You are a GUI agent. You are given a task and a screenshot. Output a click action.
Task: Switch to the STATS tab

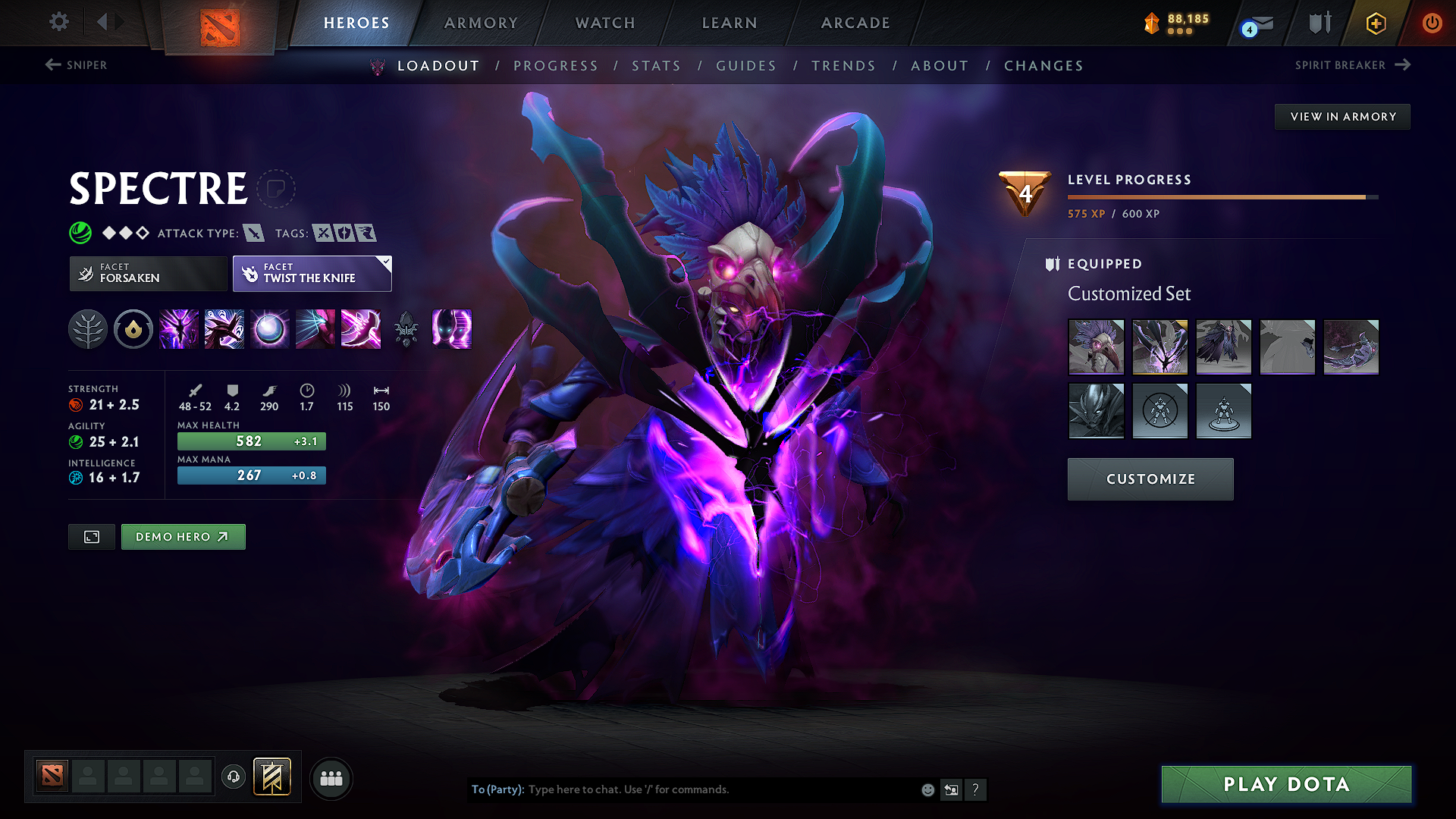[x=656, y=66]
